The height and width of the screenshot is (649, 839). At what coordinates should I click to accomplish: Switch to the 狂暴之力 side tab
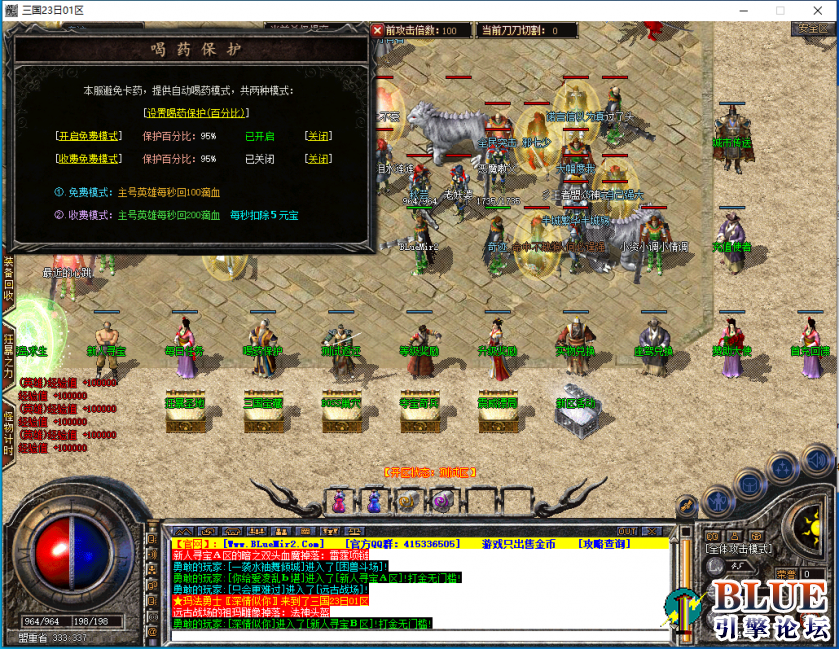[x=8, y=357]
